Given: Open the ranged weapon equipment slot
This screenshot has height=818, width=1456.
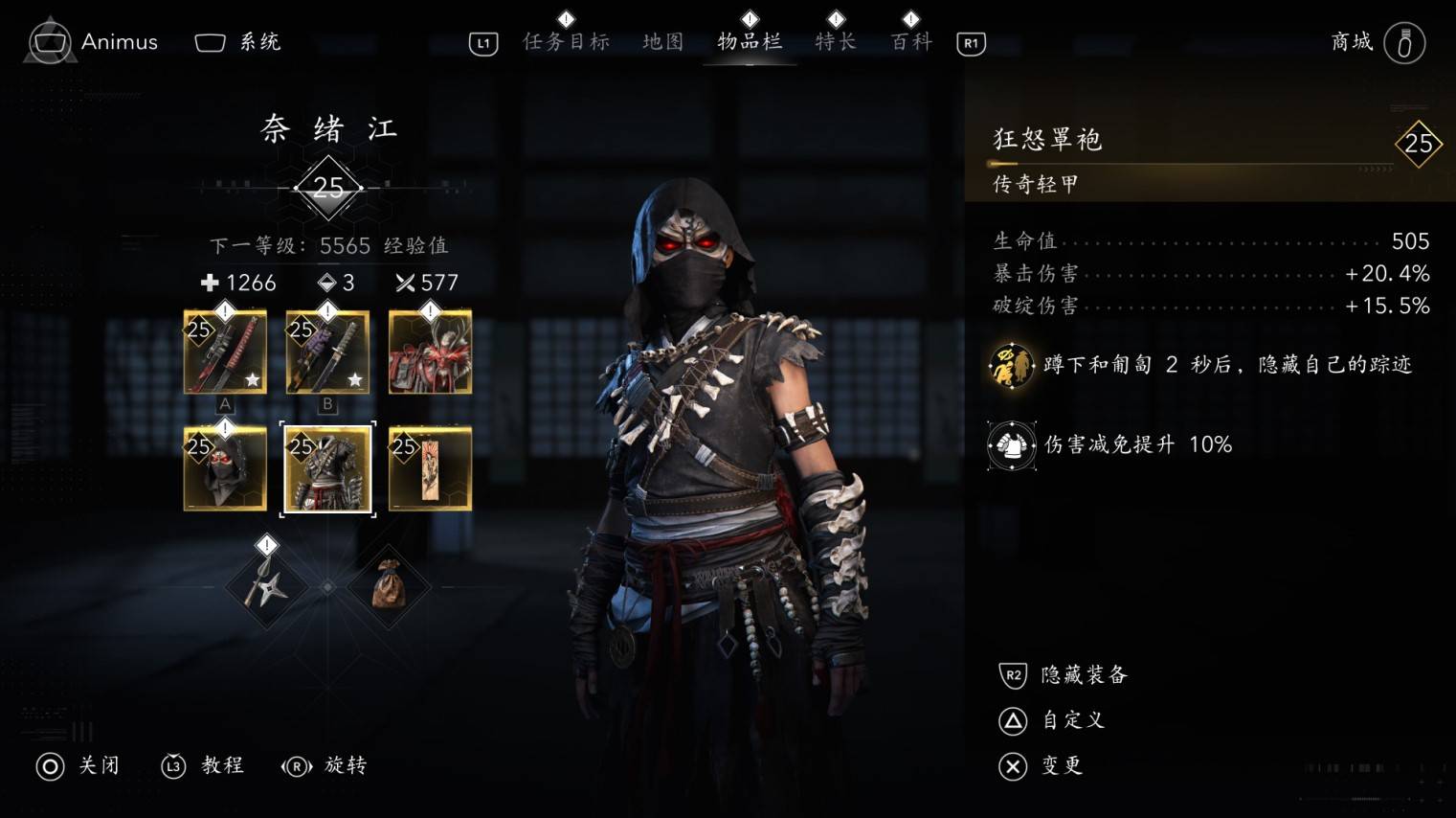Looking at the screenshot, I should (x=430, y=352).
